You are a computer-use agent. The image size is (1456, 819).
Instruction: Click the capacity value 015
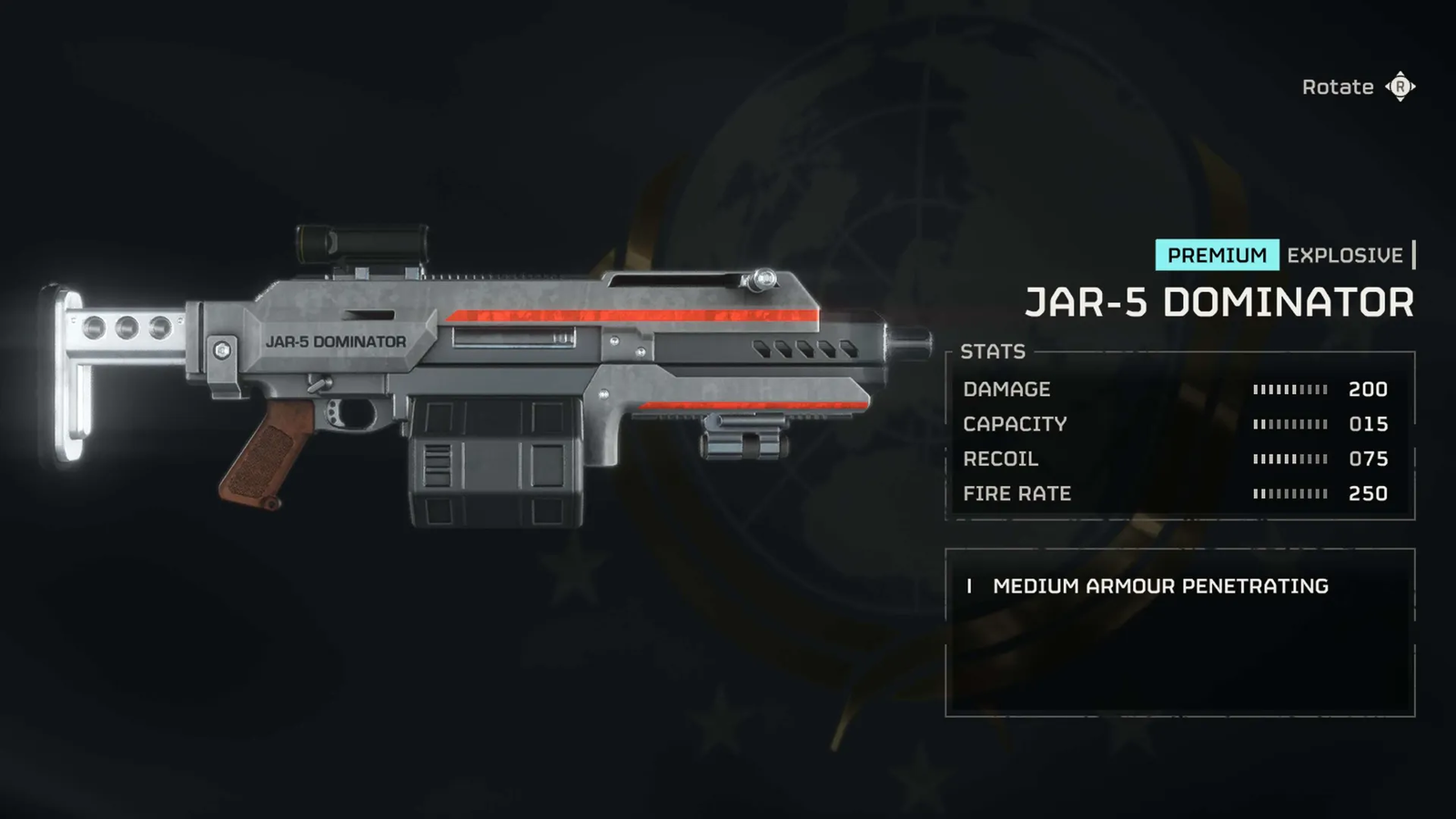(1369, 424)
